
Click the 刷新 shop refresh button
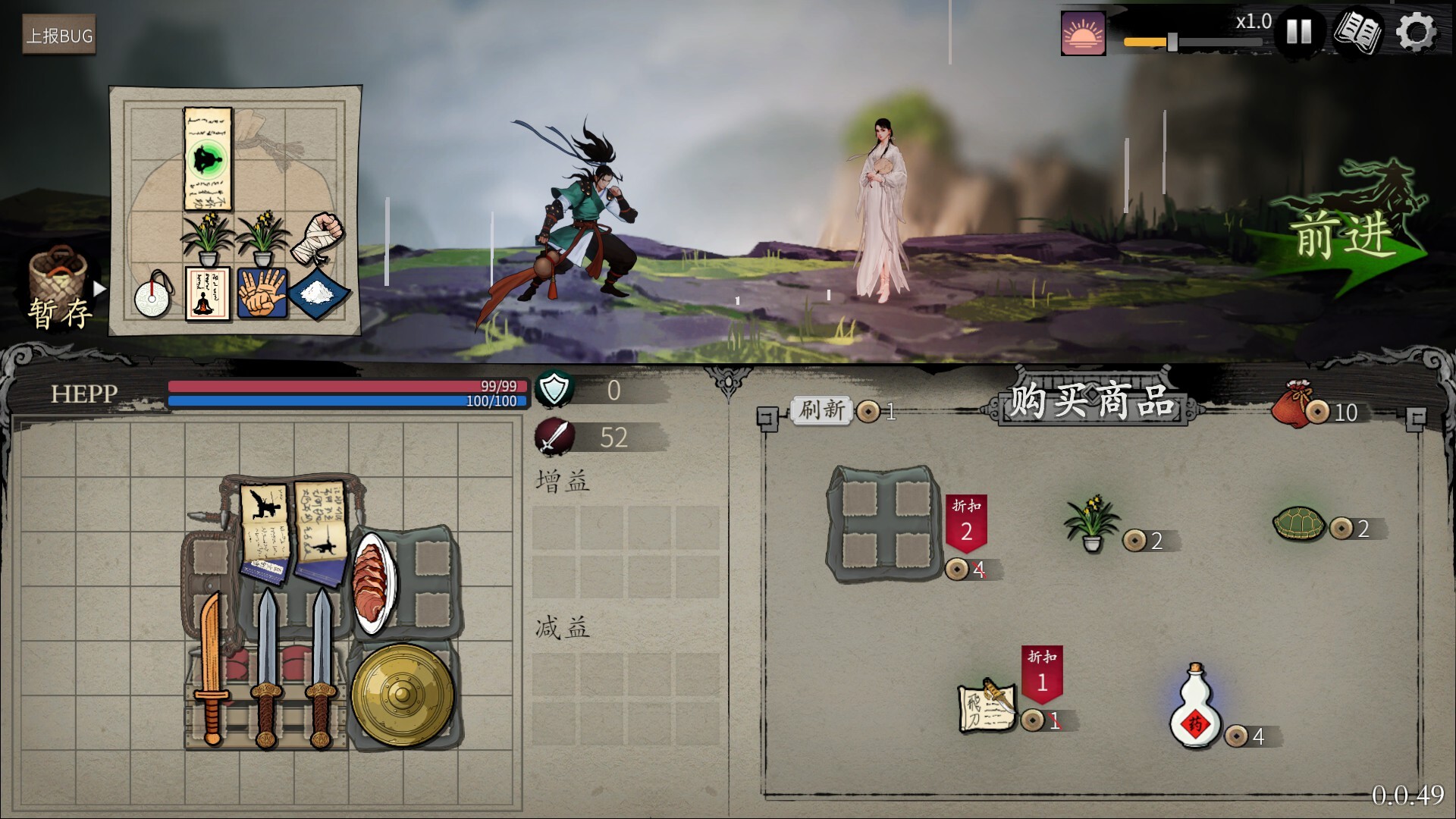tap(821, 412)
